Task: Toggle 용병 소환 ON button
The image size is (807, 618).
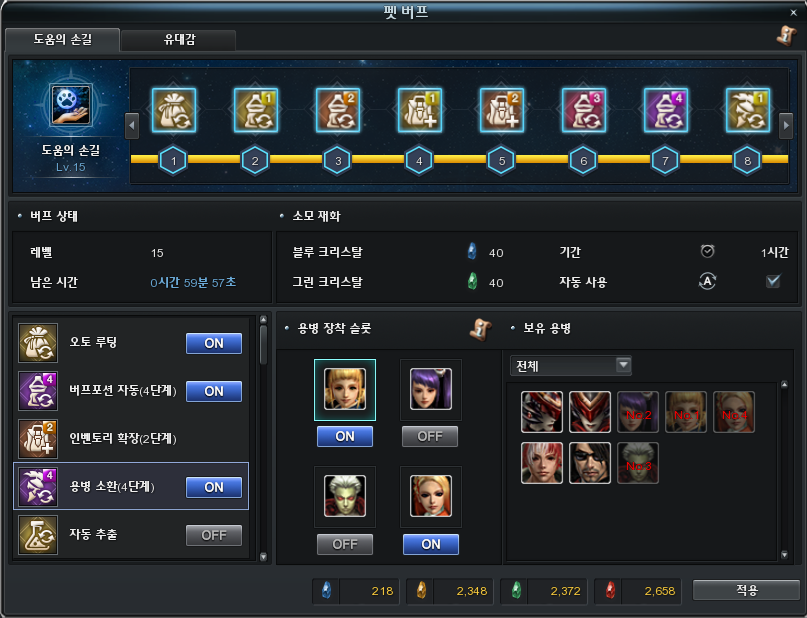Action: pyautogui.click(x=214, y=487)
